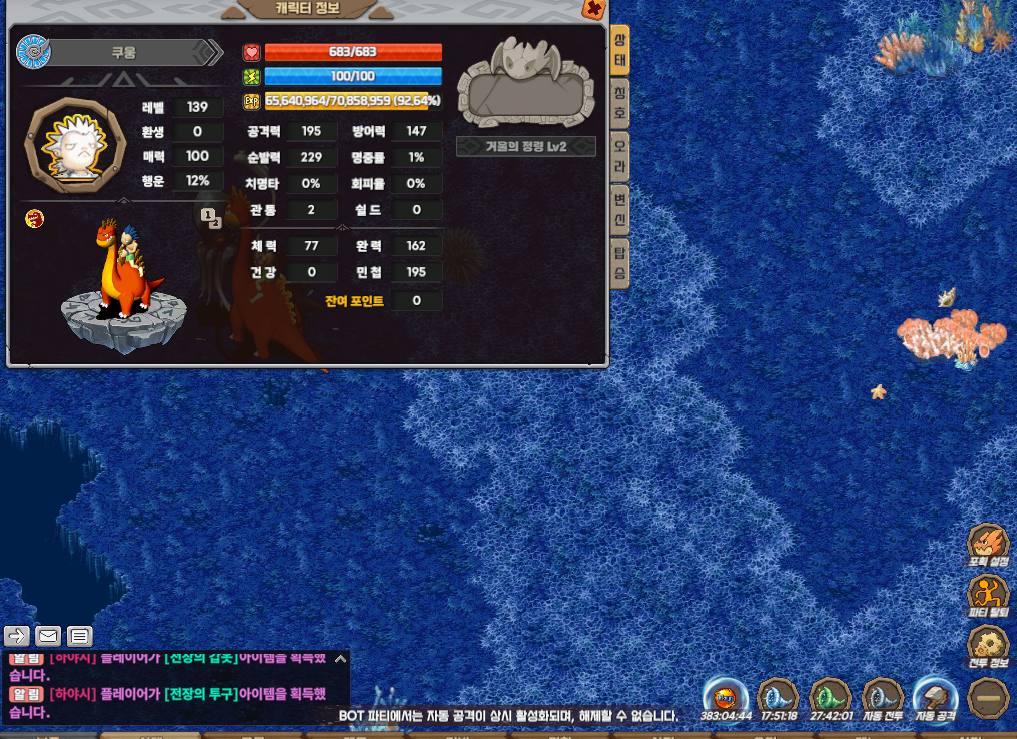Switch to the 상태 tab
This screenshot has height=739, width=1017.
point(619,49)
